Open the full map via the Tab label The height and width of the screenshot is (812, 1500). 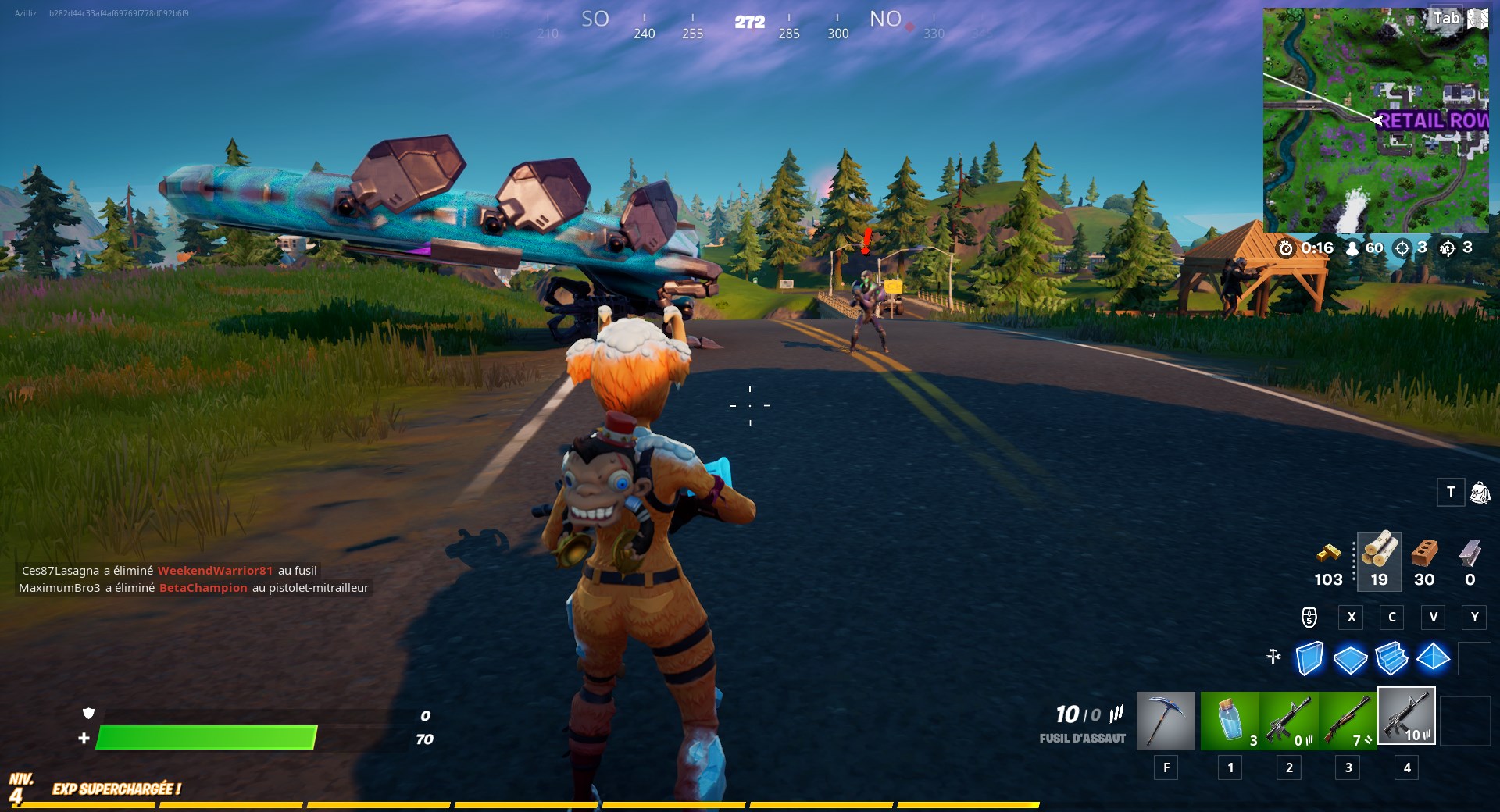(x=1445, y=20)
